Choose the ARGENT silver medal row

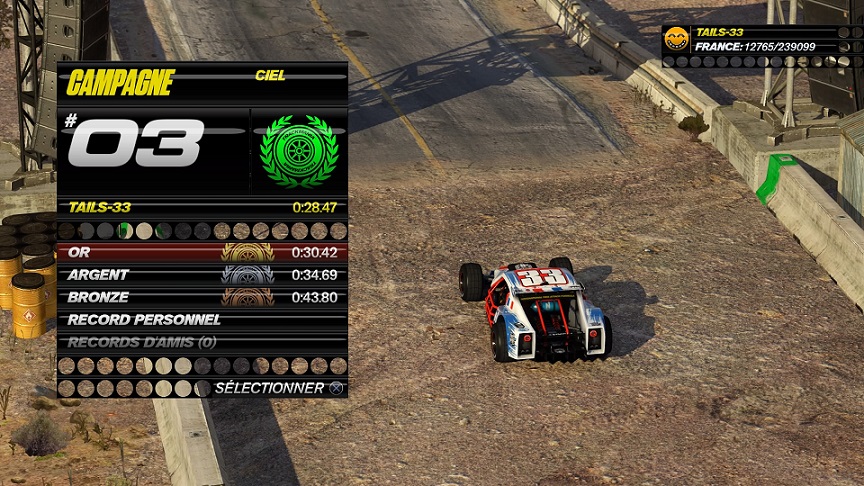(x=202, y=275)
